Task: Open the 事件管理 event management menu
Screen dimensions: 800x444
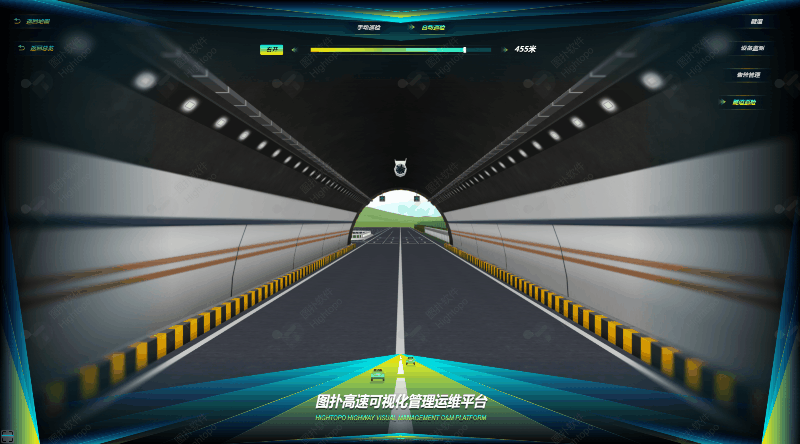Action: click(748, 75)
